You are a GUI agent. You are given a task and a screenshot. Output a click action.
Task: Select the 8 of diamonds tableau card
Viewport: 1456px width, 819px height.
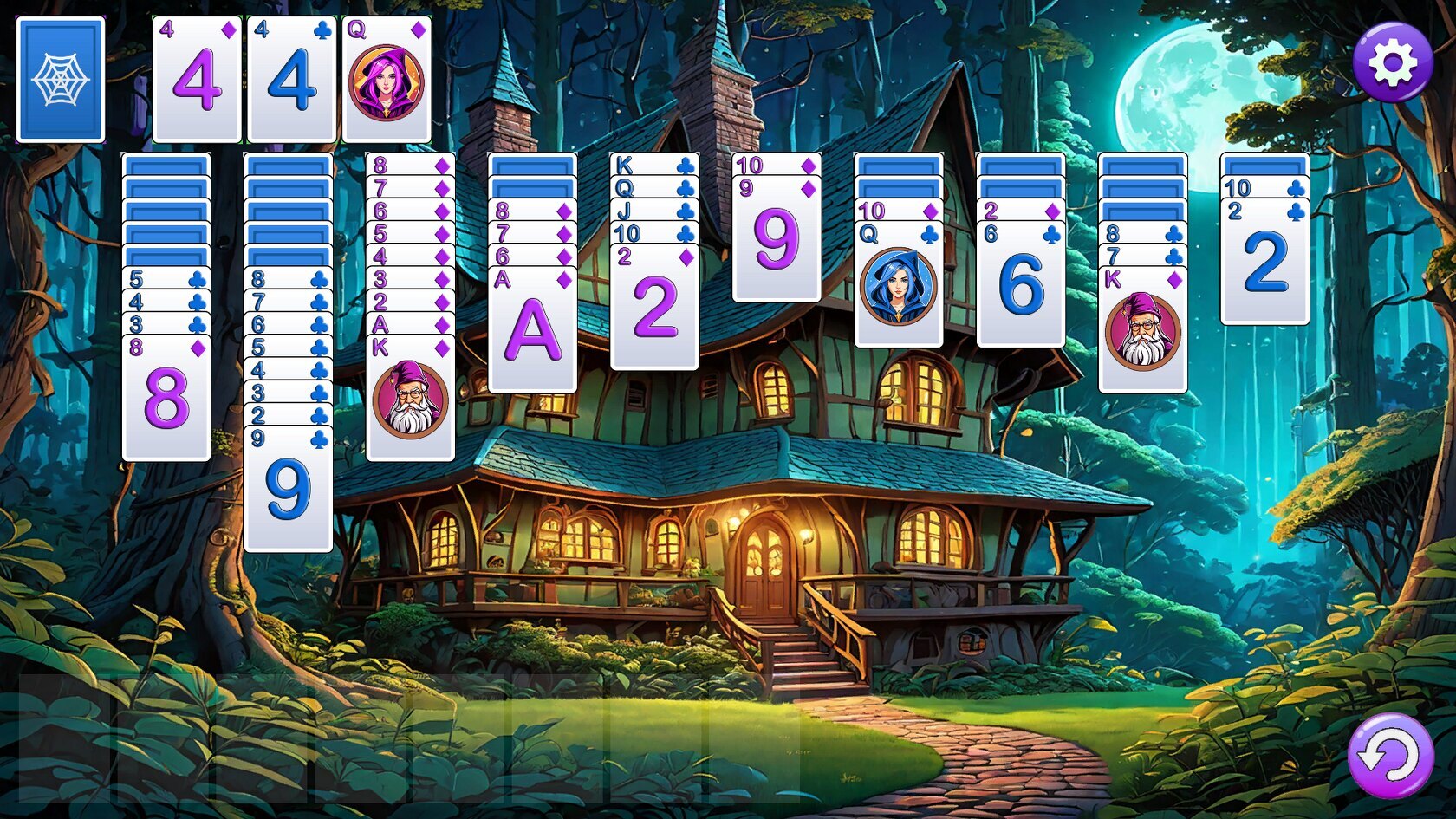pos(166,399)
